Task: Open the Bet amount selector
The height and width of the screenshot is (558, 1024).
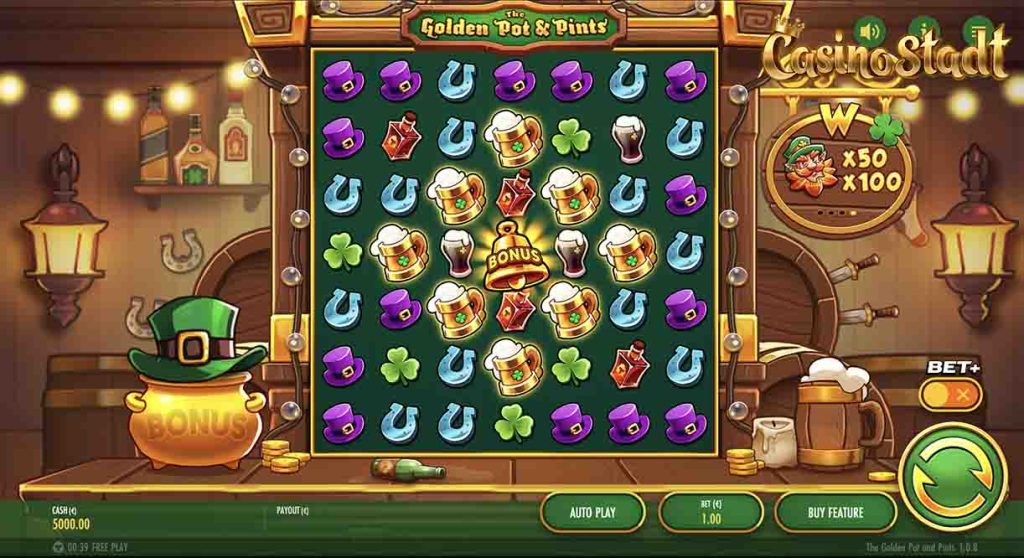Action: (x=710, y=512)
